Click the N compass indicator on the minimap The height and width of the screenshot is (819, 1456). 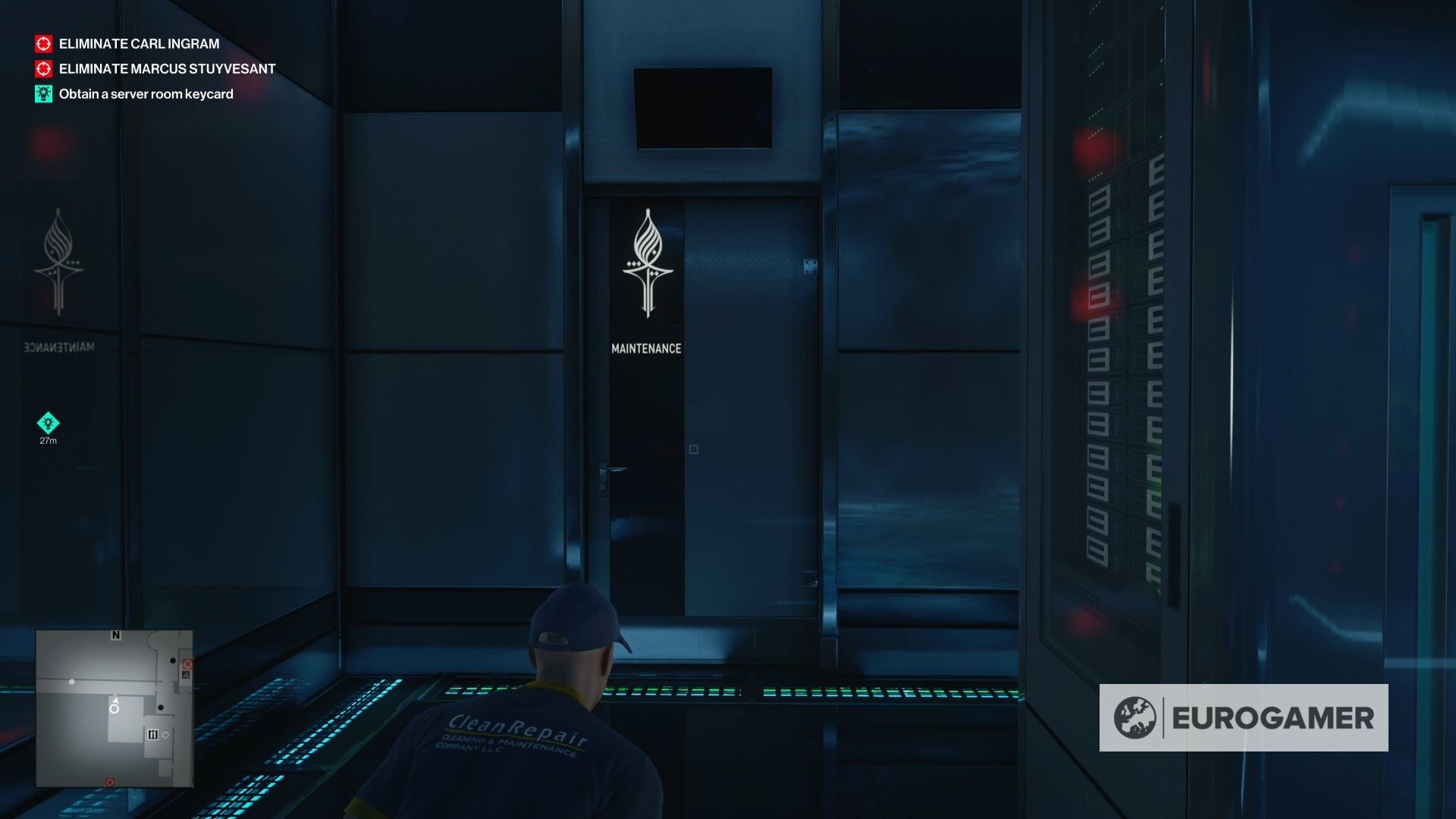(x=115, y=635)
